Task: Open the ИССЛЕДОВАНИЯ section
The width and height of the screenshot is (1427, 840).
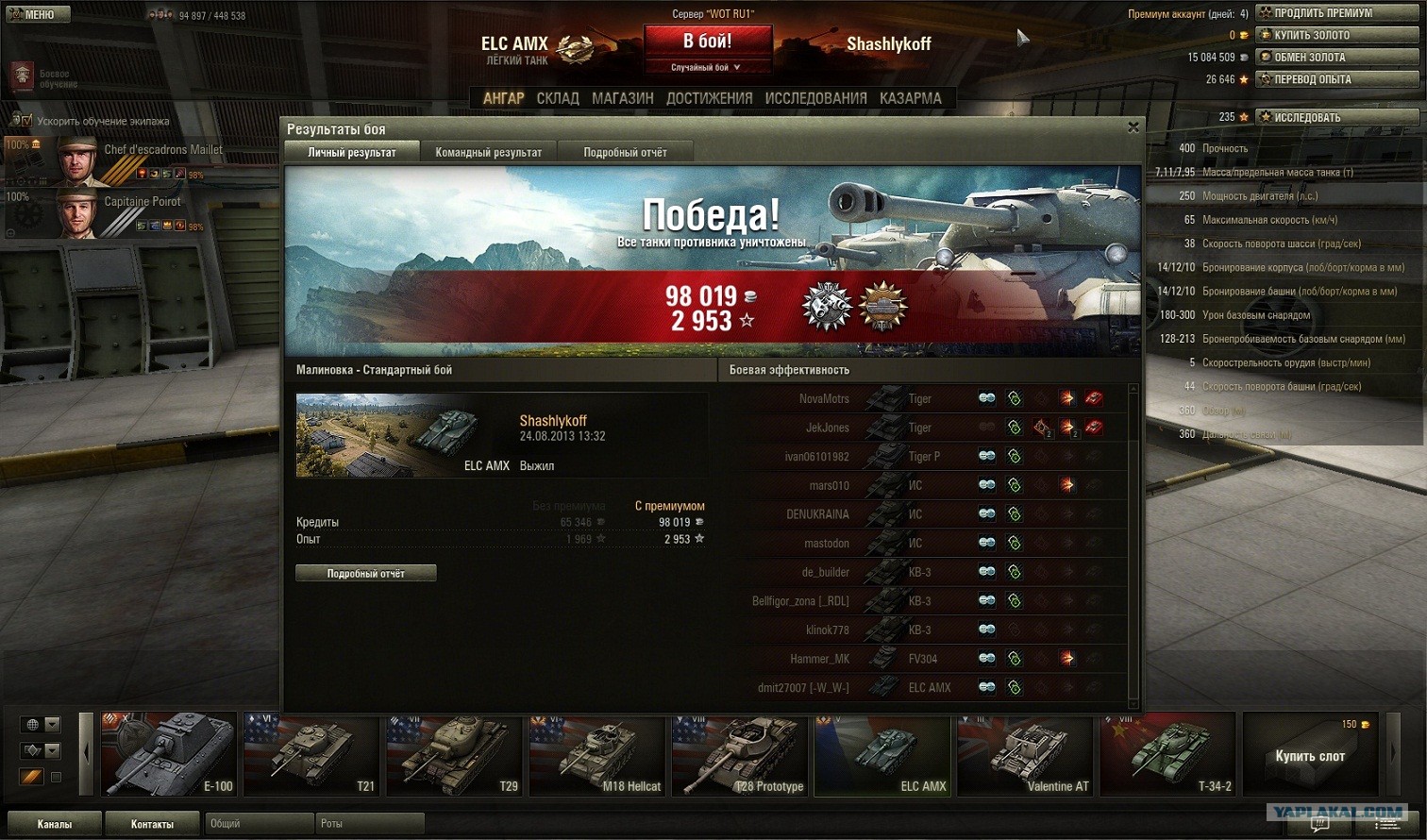Action: tap(815, 98)
